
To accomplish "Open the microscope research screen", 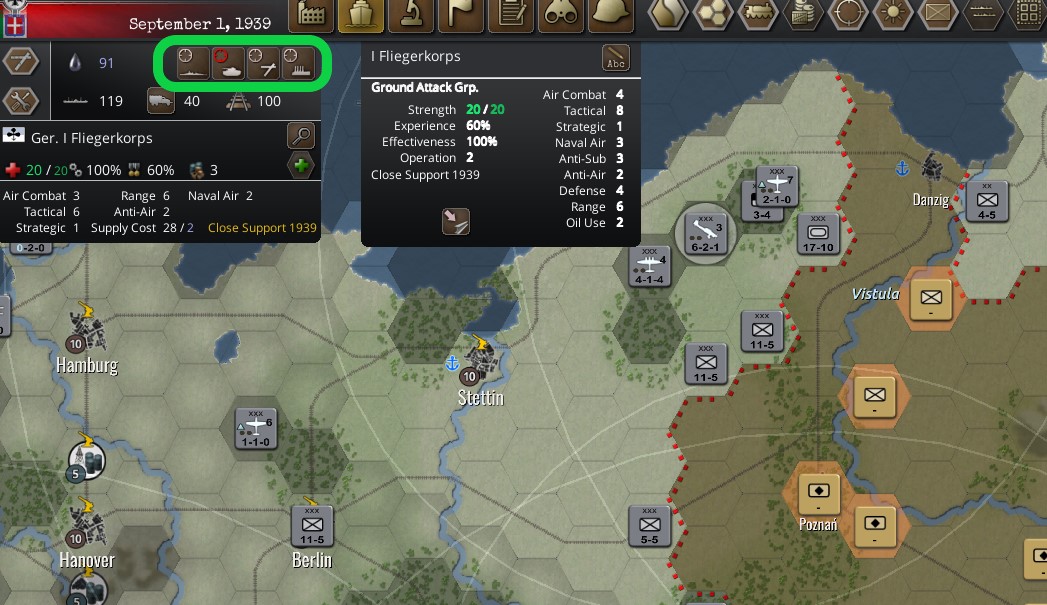I will [x=411, y=14].
